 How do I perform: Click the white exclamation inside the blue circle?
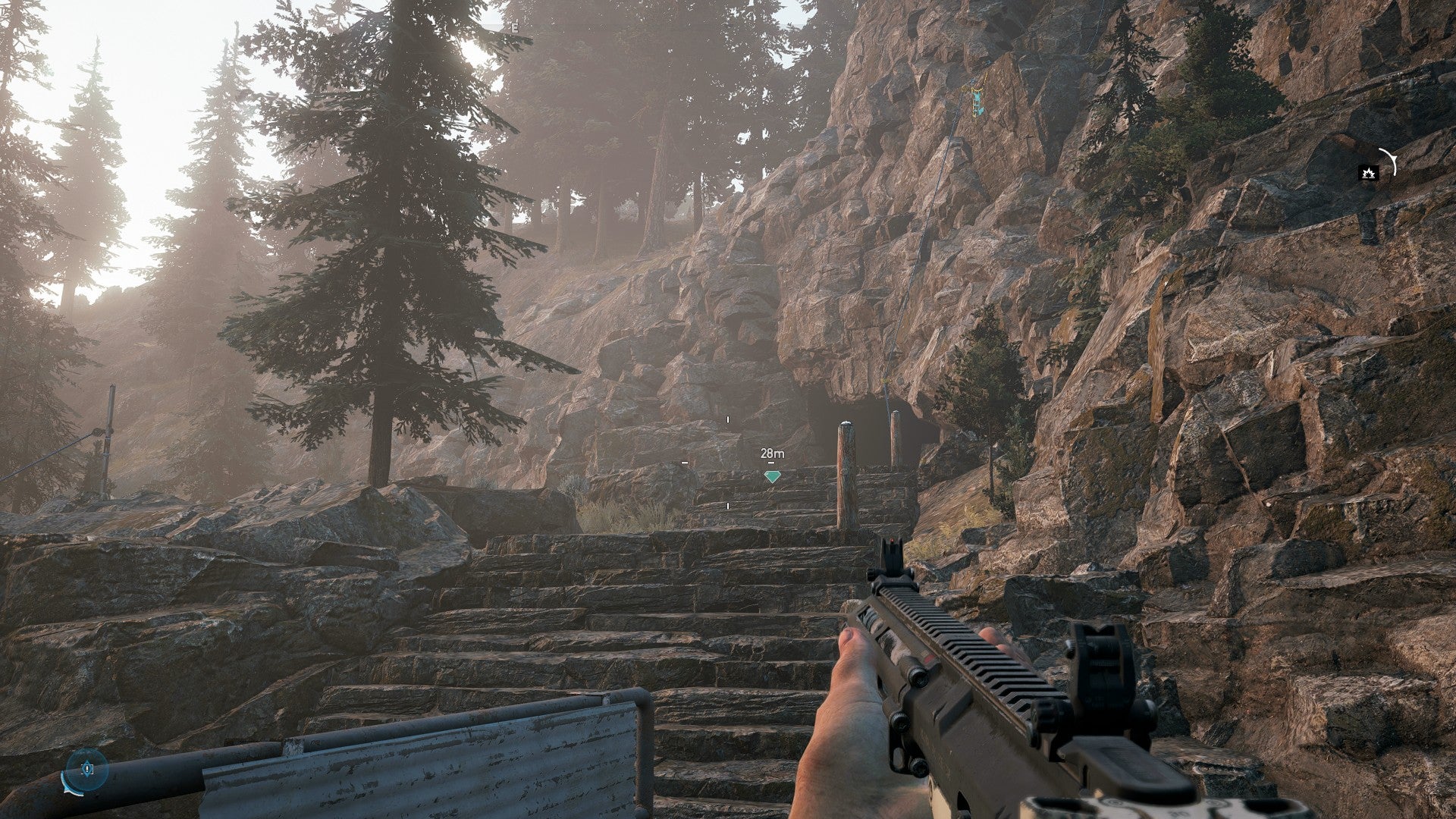87,769
